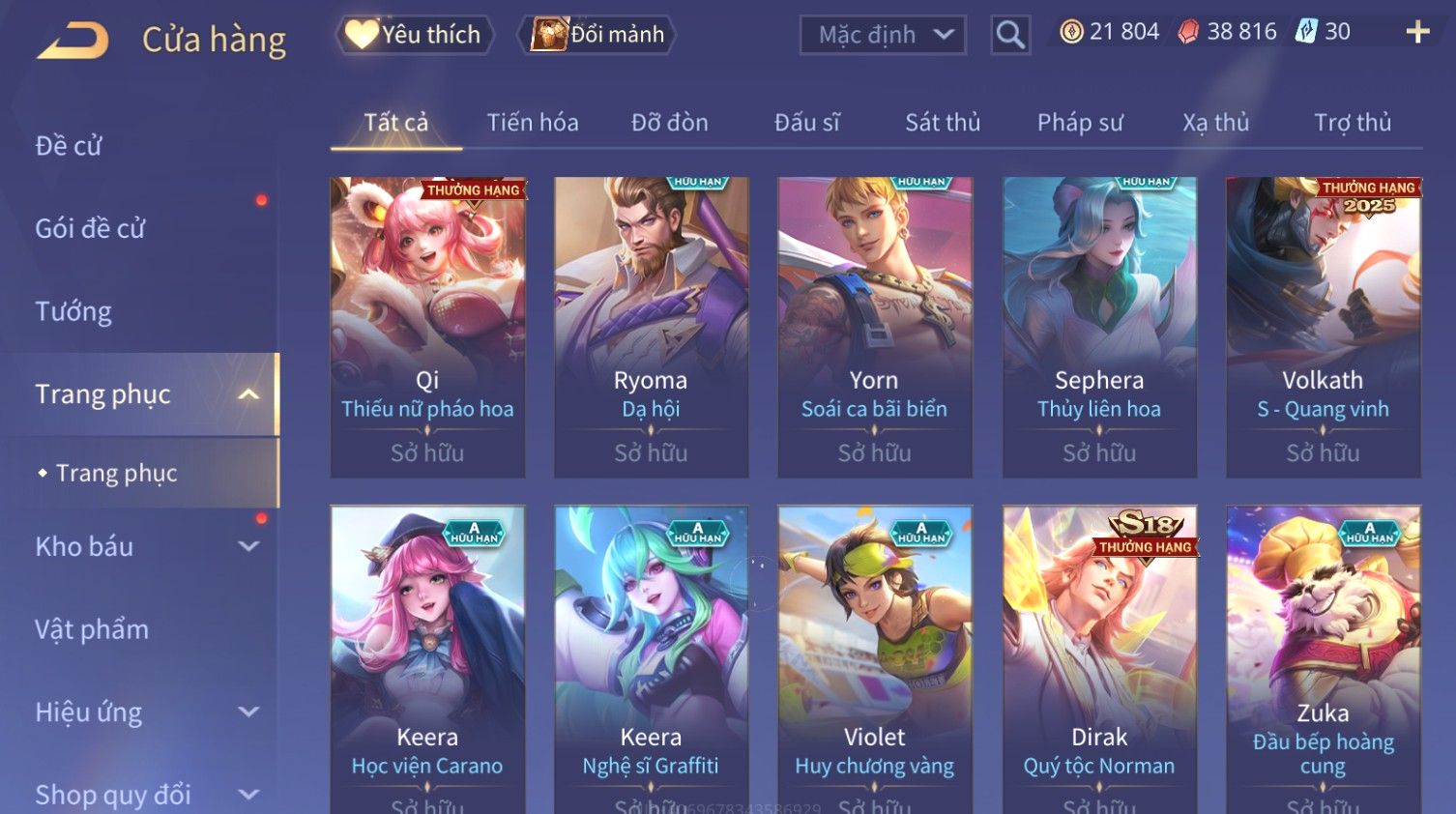Screen dimensions: 1456x814
Task: Switch to the Tiến hóa tab
Action: click(x=533, y=123)
